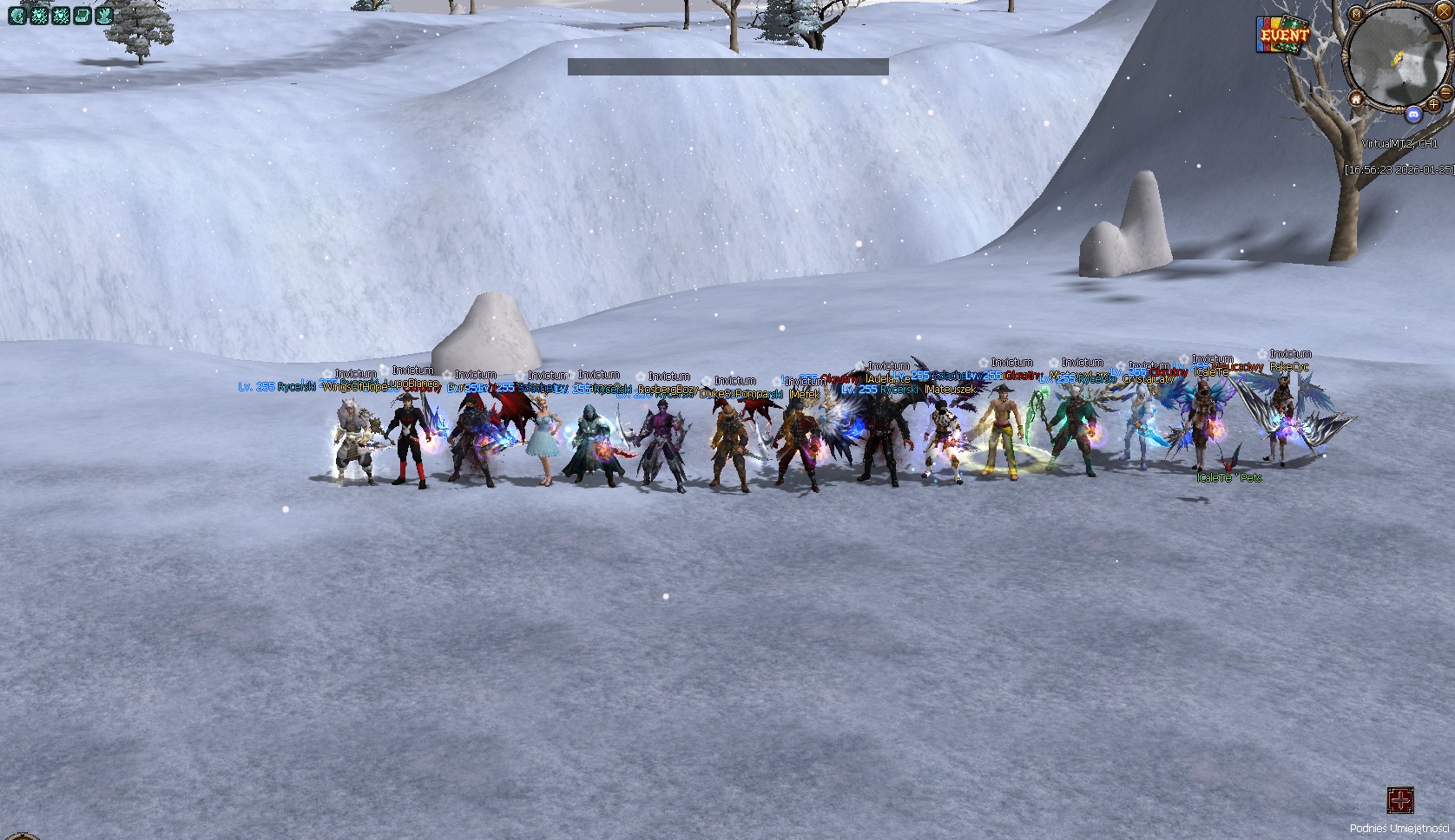
Task: Click the home icon on the minimap
Action: (x=1357, y=99)
